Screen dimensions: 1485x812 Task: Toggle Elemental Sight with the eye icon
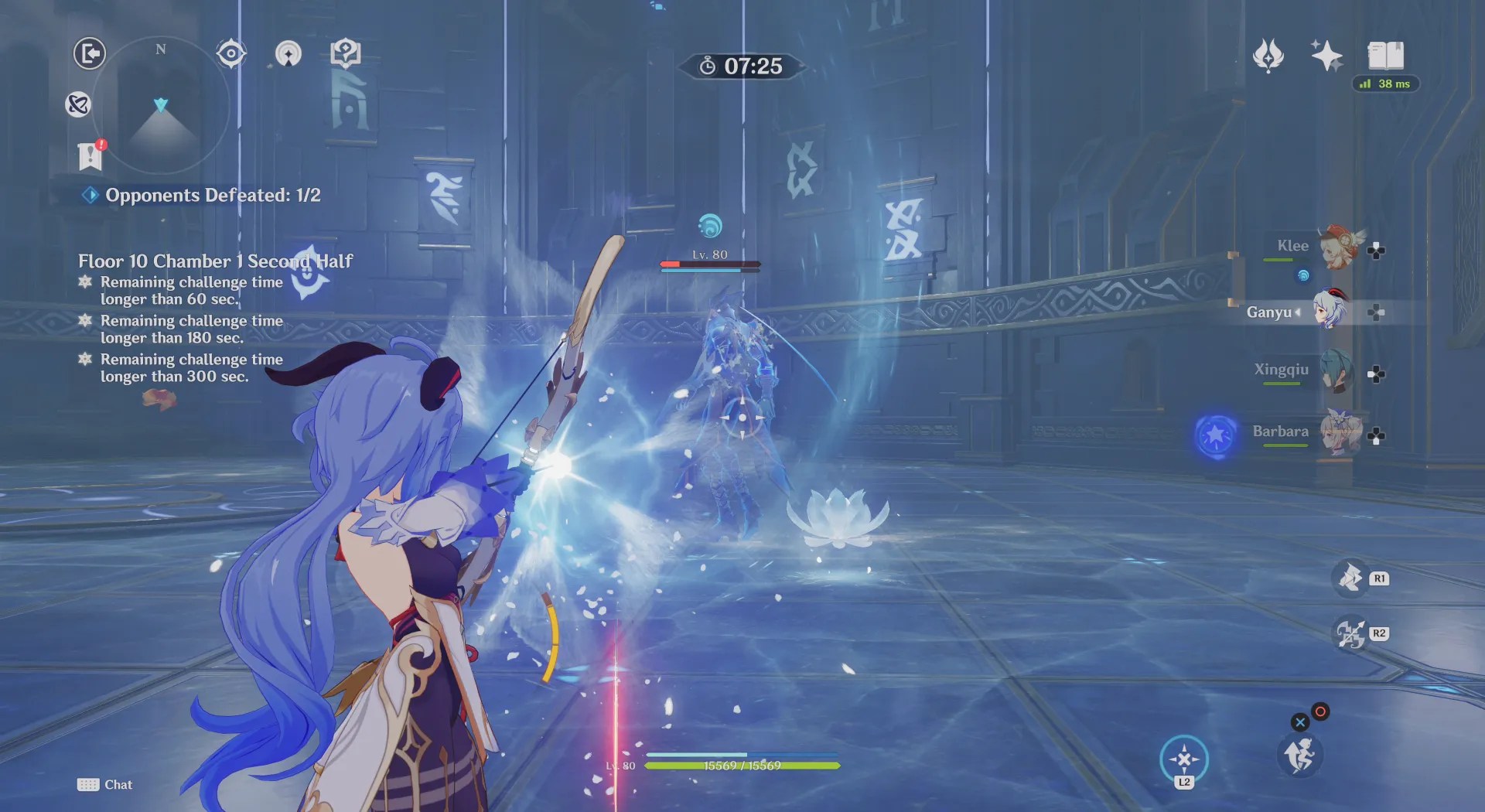[x=231, y=53]
